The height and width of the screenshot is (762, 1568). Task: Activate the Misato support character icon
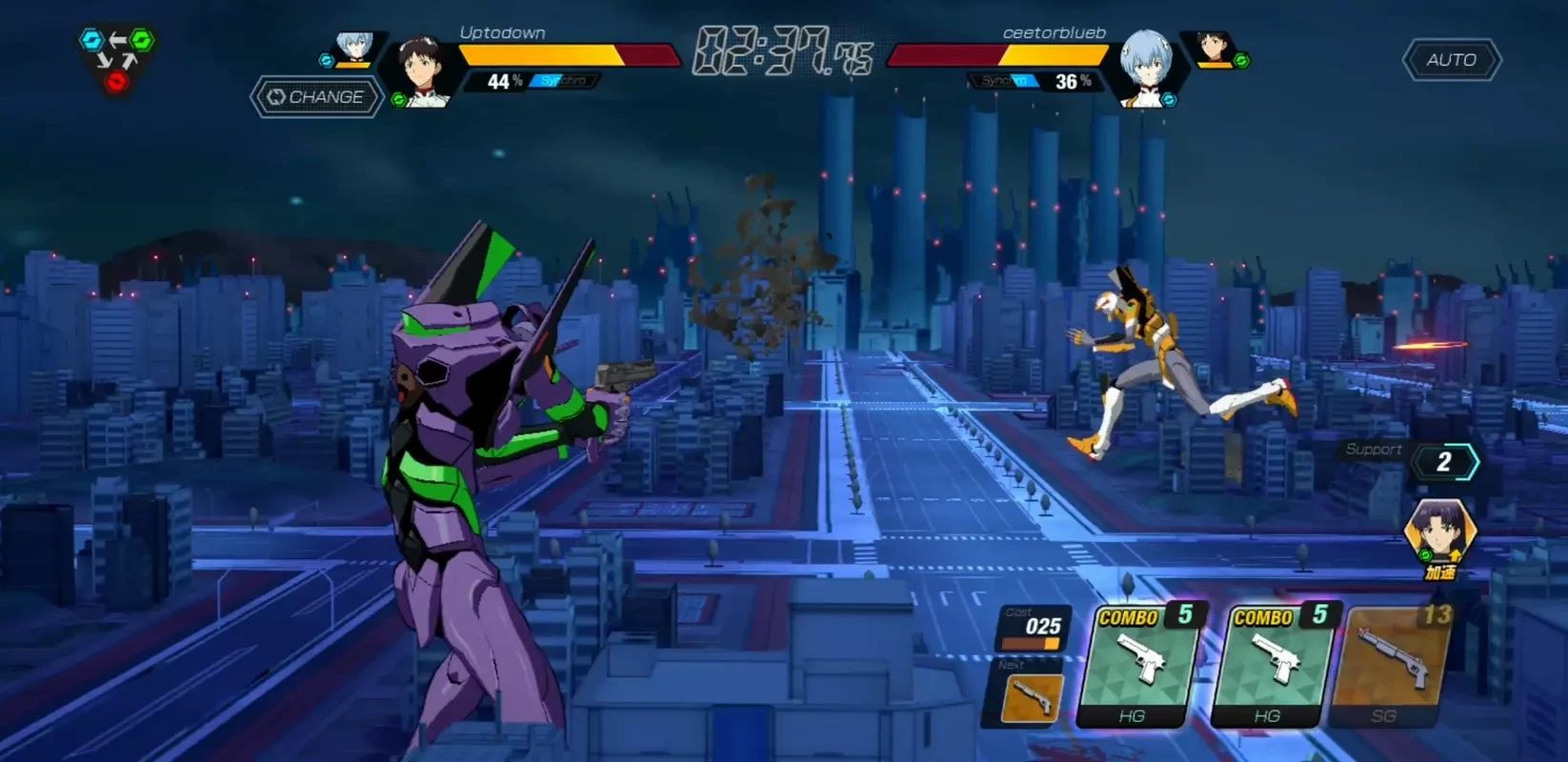pos(1439,533)
